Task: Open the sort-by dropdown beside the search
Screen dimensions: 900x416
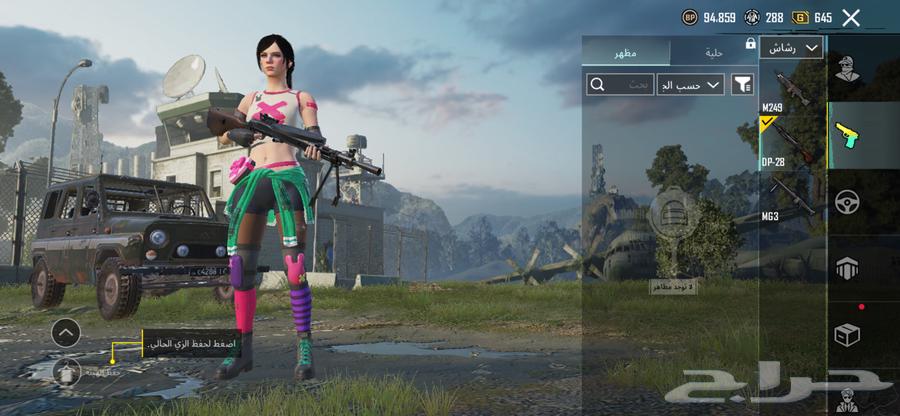Action: [690, 85]
